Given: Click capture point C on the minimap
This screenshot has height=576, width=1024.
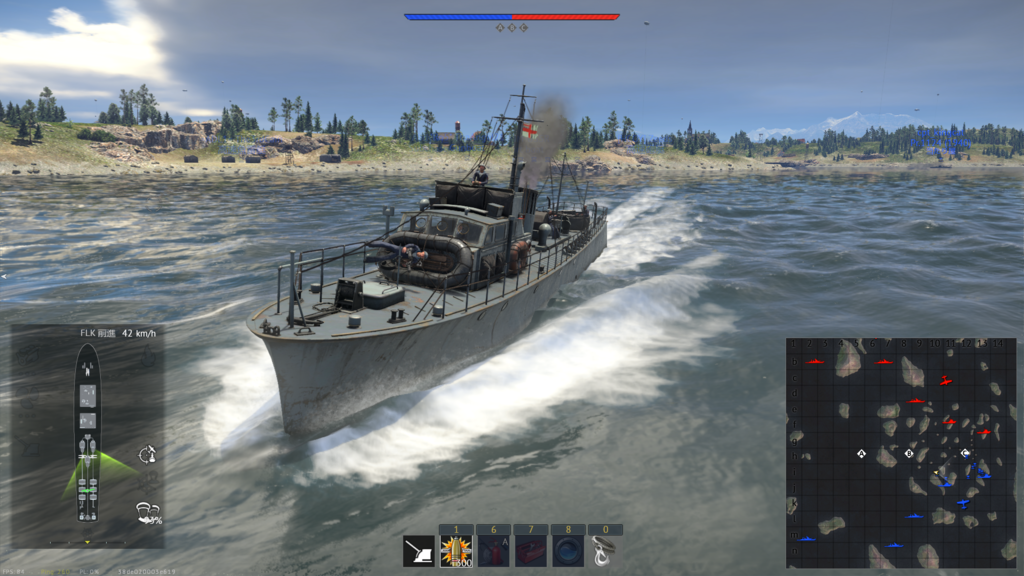Looking at the screenshot, I should point(964,453).
